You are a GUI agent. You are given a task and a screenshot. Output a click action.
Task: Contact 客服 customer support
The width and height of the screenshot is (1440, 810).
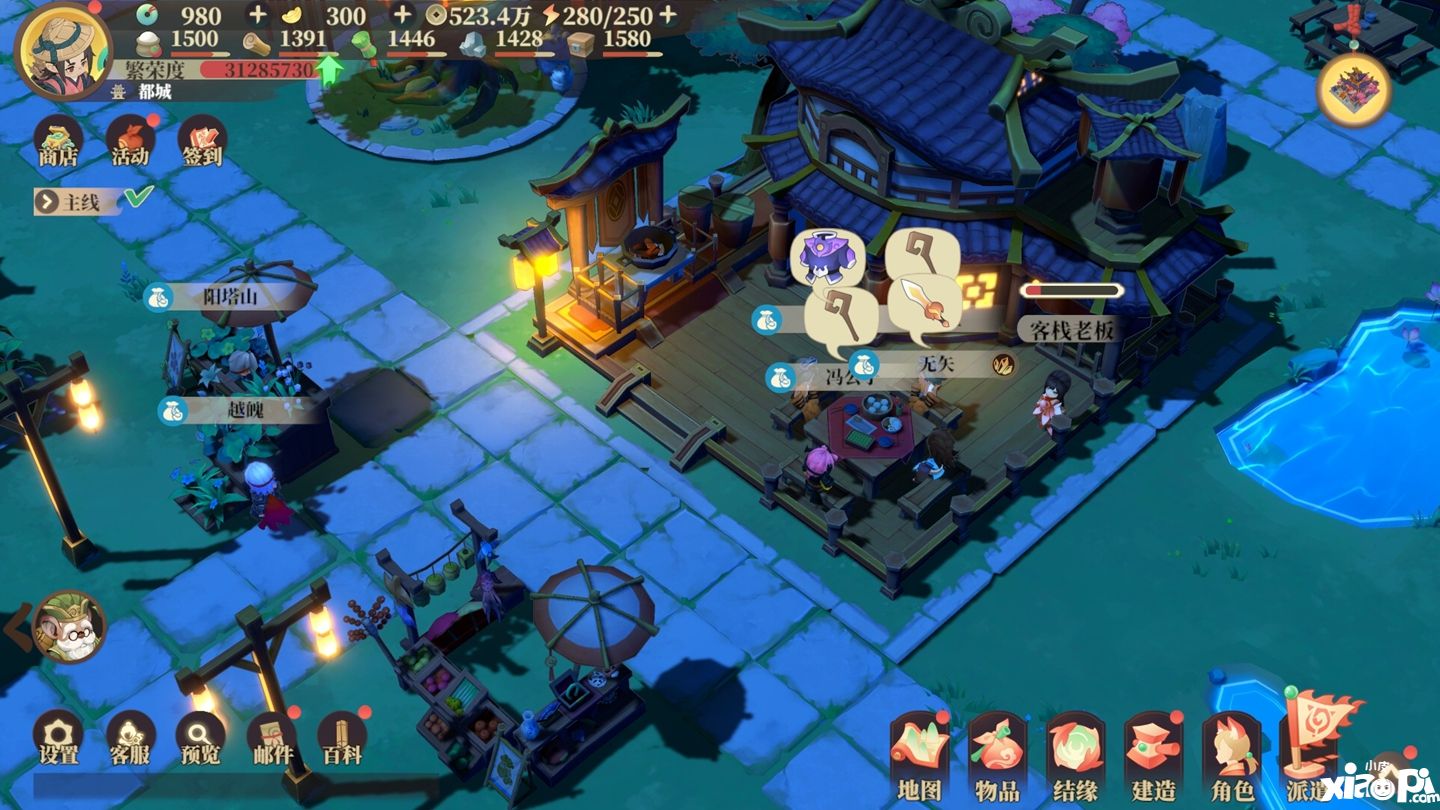pos(130,738)
